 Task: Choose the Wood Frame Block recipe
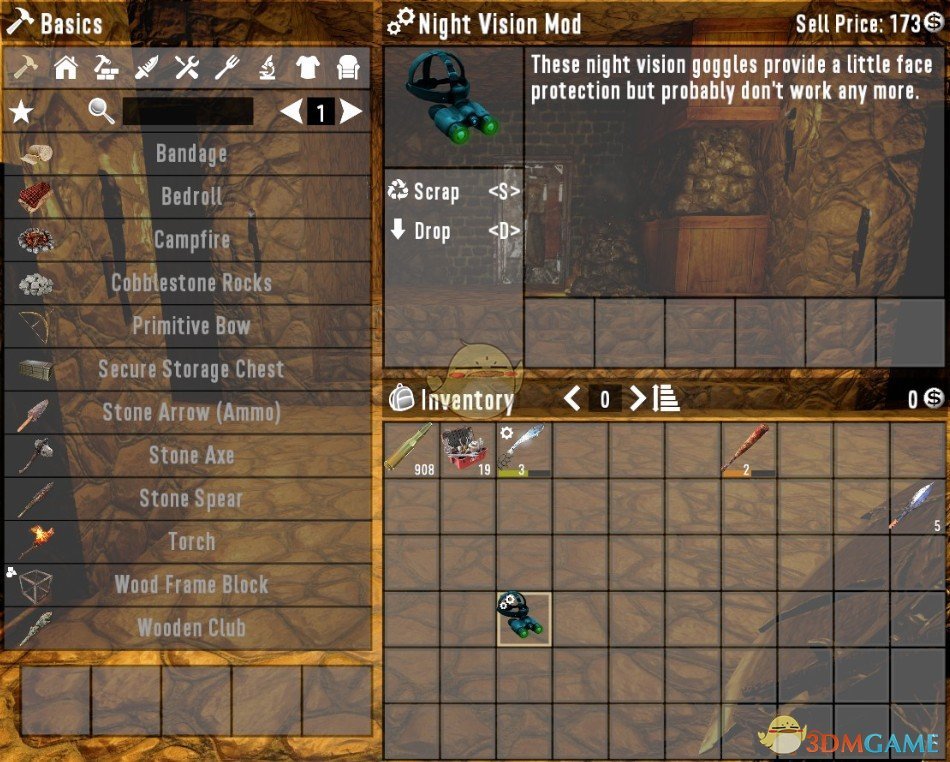pos(190,584)
